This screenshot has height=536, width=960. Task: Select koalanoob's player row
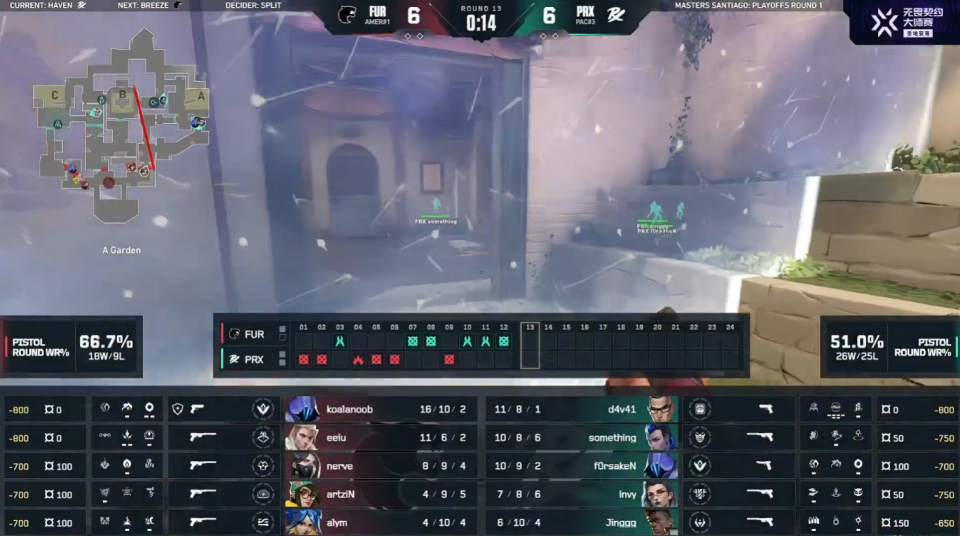pos(380,409)
